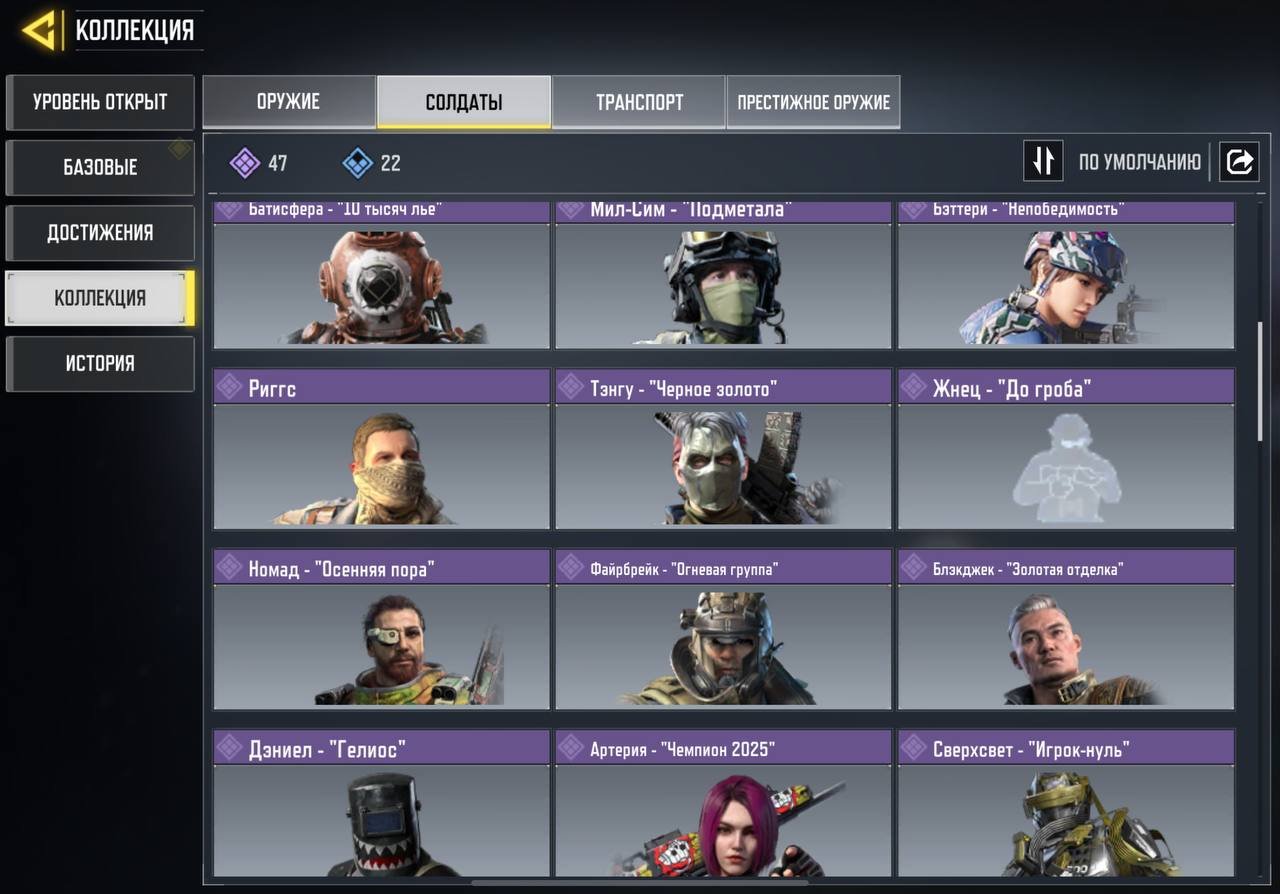Image resolution: width=1280 pixels, height=894 pixels.
Task: Go back with the yellow arrow button
Action: pos(39,32)
